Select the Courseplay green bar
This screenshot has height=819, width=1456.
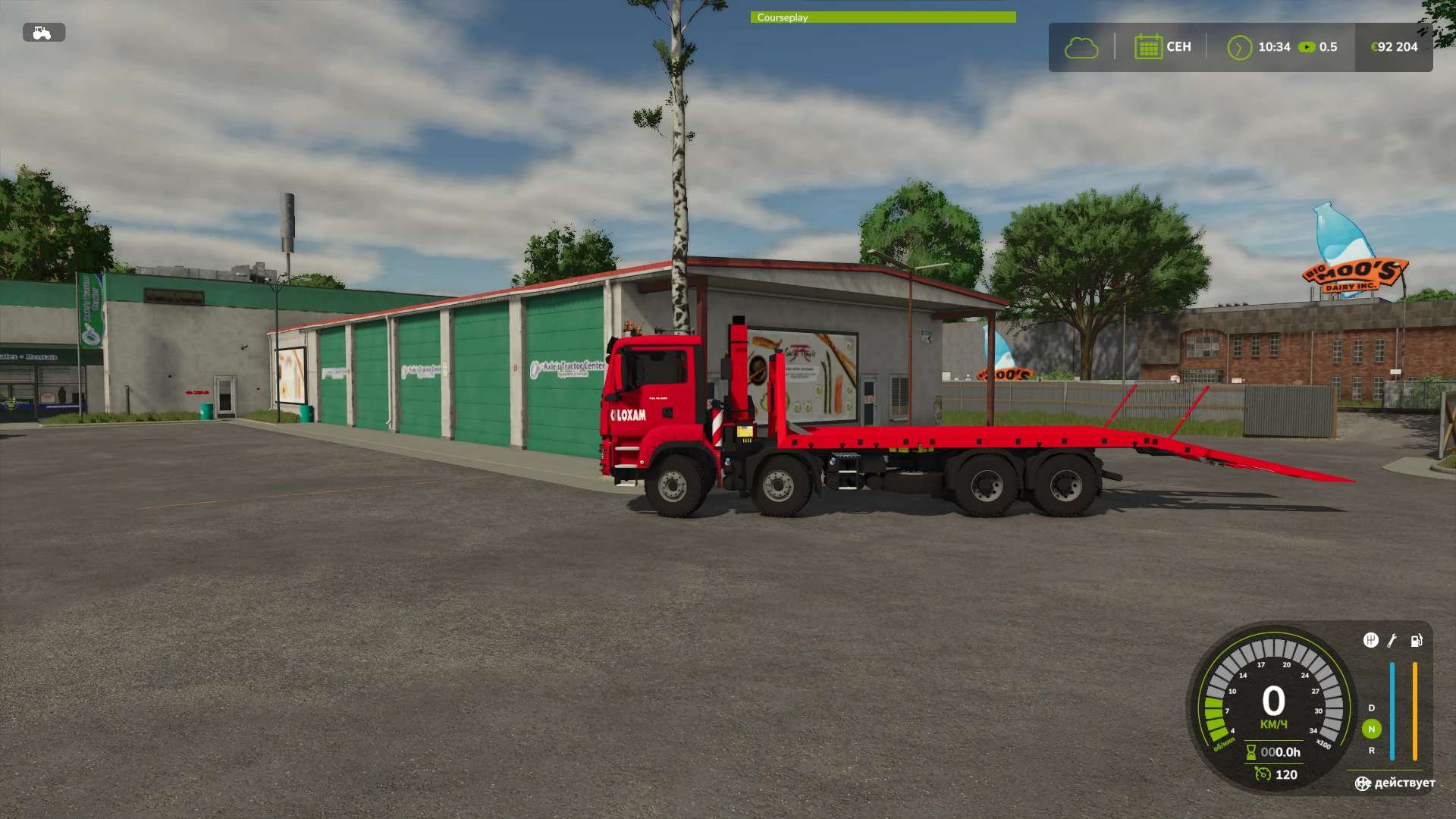point(883,17)
